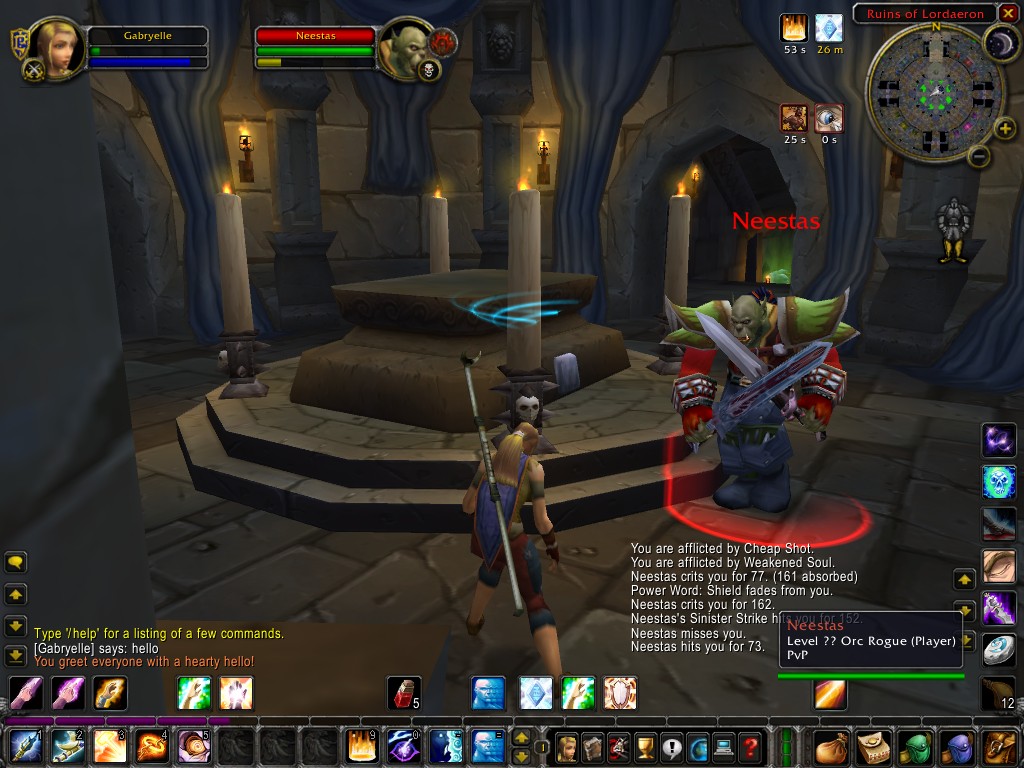Open the main menu computer icon
Image resolution: width=1024 pixels, height=768 pixels.
point(723,747)
